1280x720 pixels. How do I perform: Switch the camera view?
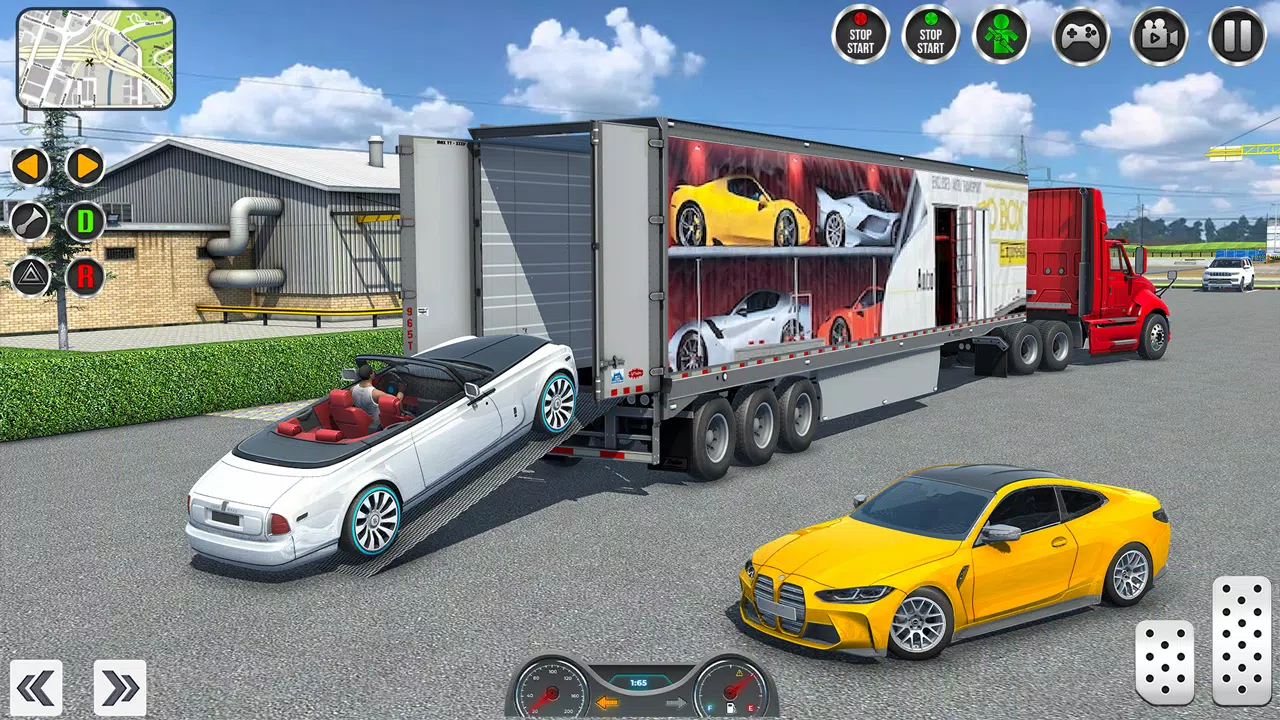pos(1158,35)
